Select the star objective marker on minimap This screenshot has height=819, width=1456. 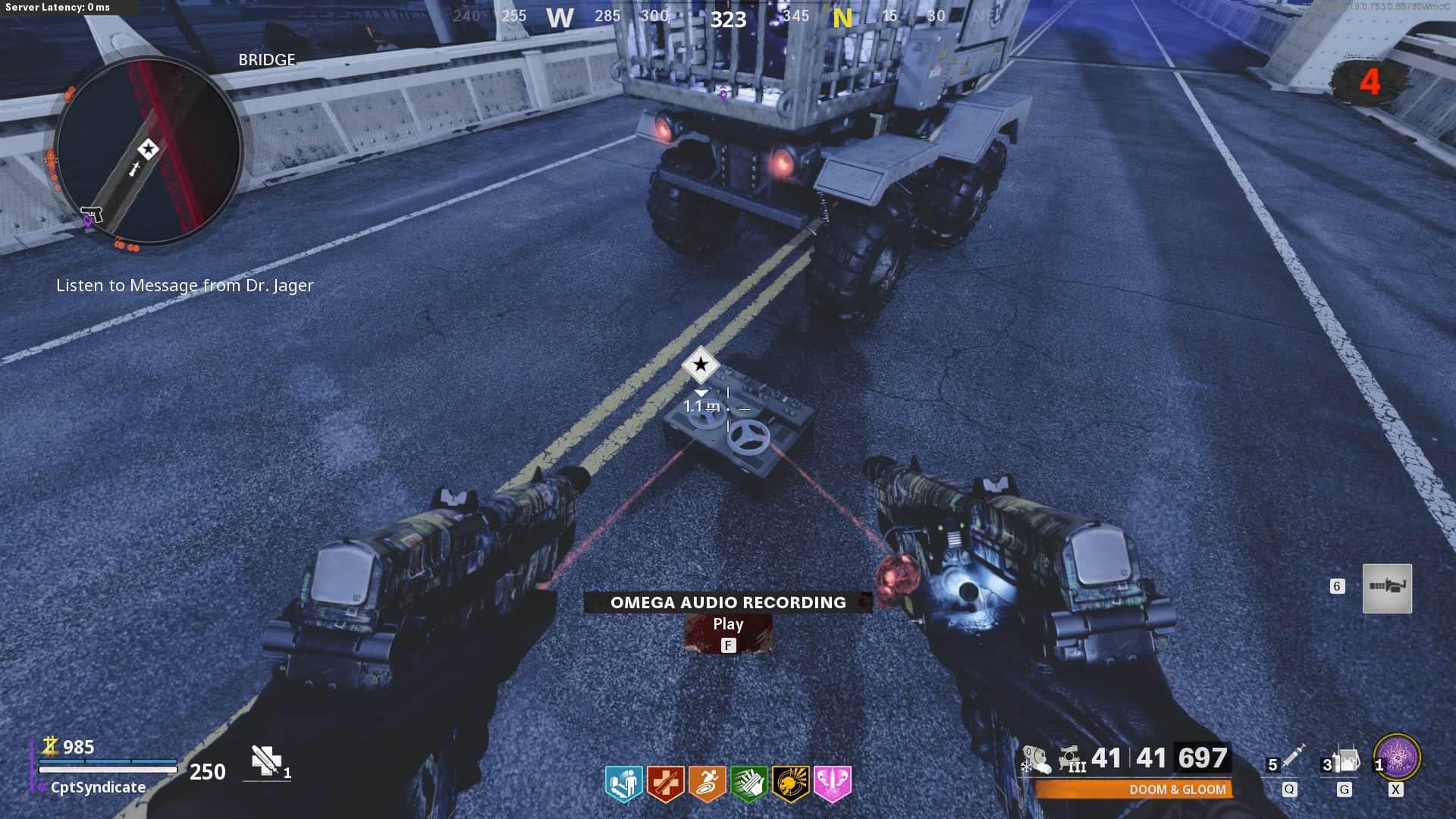click(x=148, y=149)
